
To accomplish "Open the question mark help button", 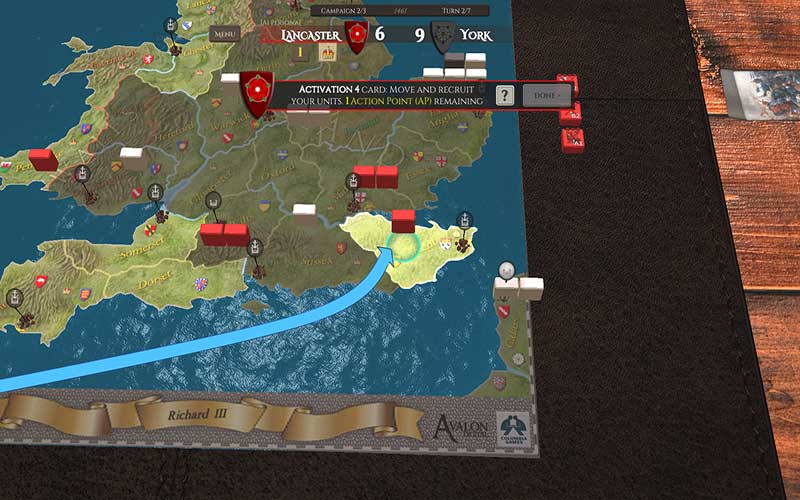I will point(507,95).
